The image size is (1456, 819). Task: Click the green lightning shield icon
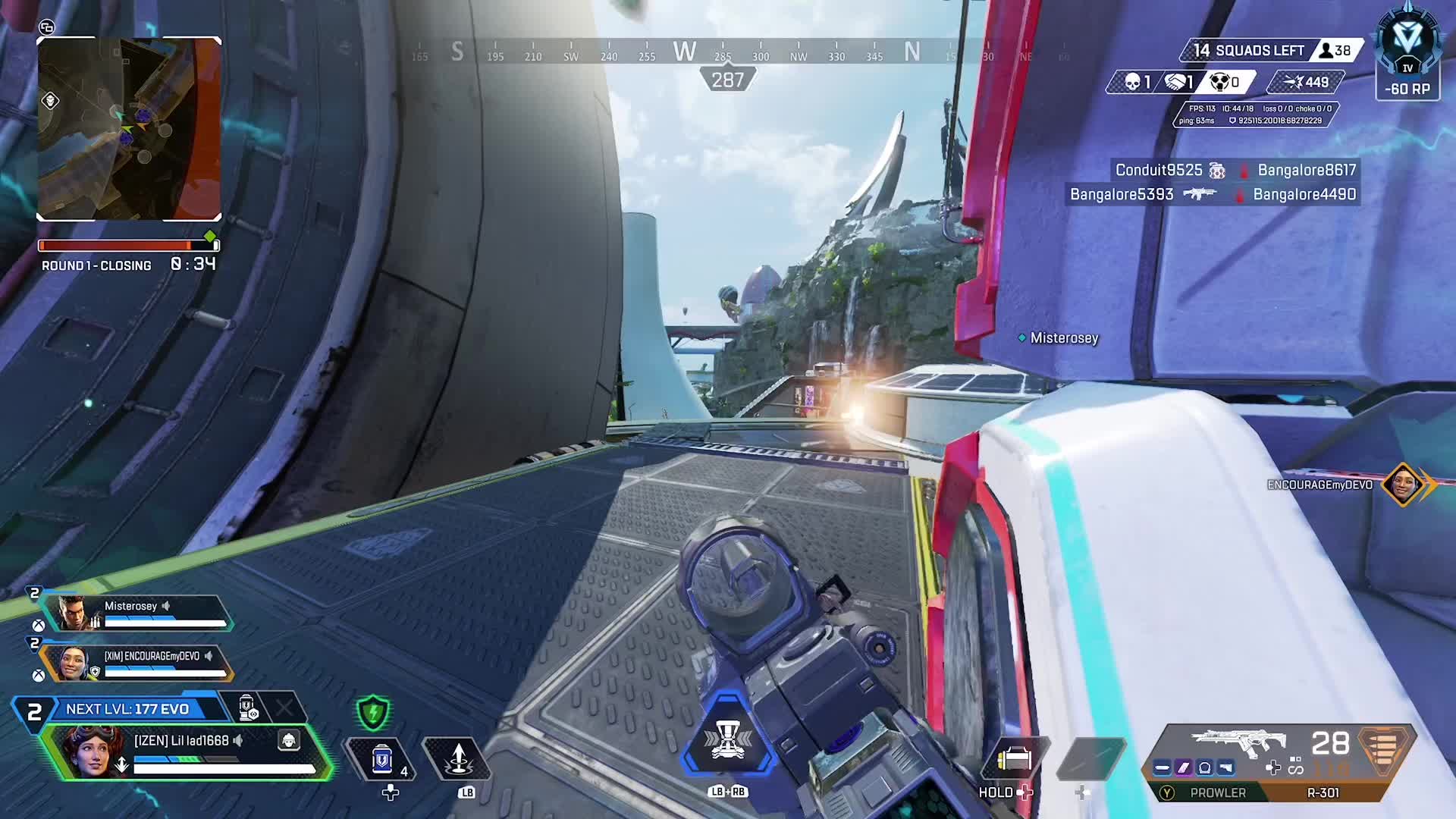point(373,713)
